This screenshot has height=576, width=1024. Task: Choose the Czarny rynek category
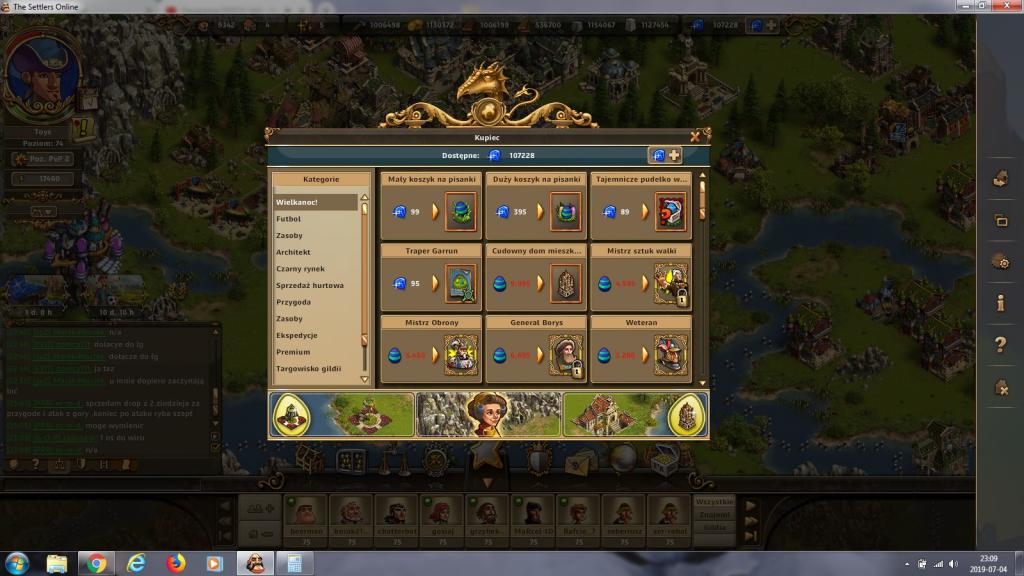point(299,269)
